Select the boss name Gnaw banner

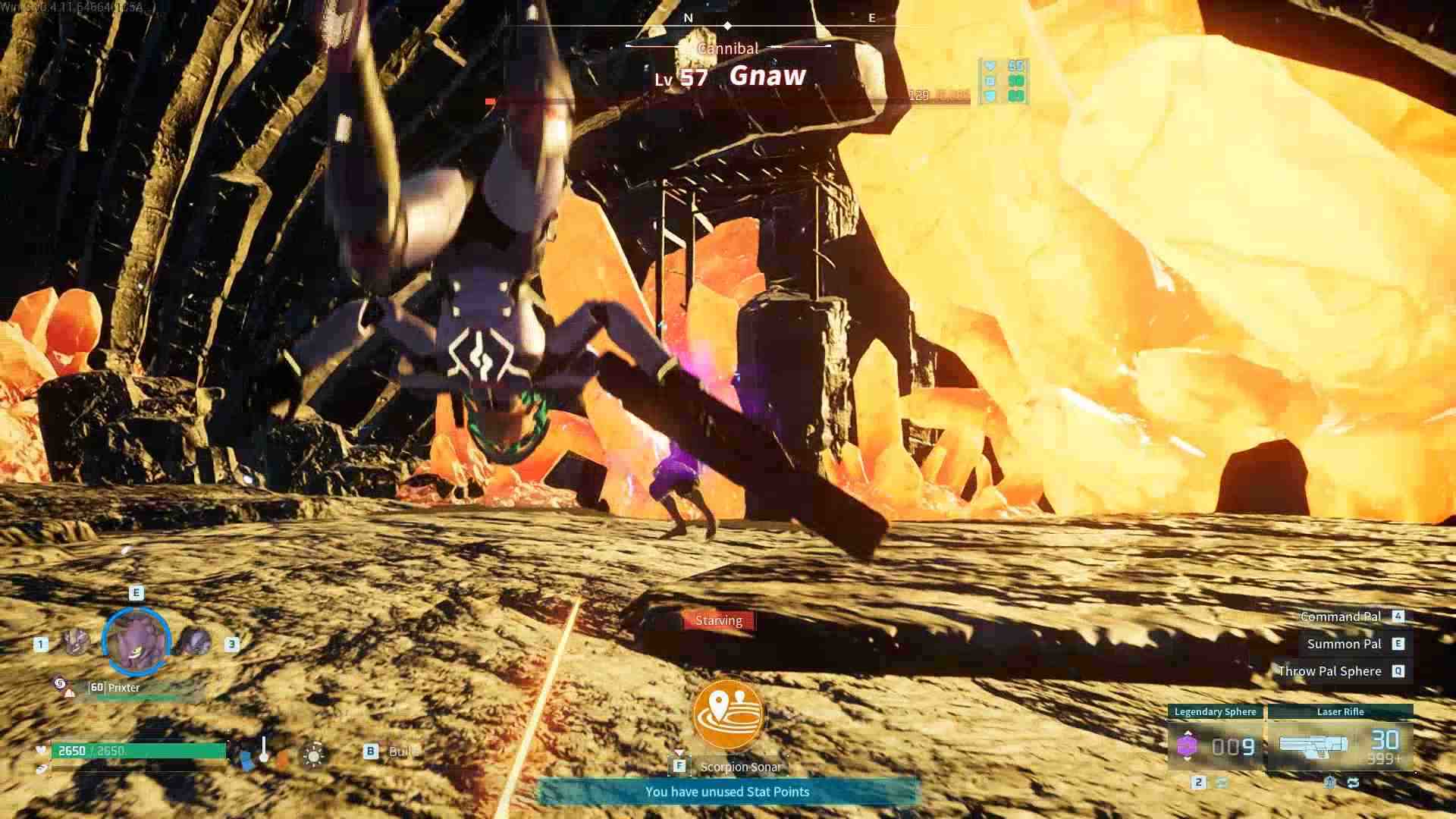click(x=767, y=75)
